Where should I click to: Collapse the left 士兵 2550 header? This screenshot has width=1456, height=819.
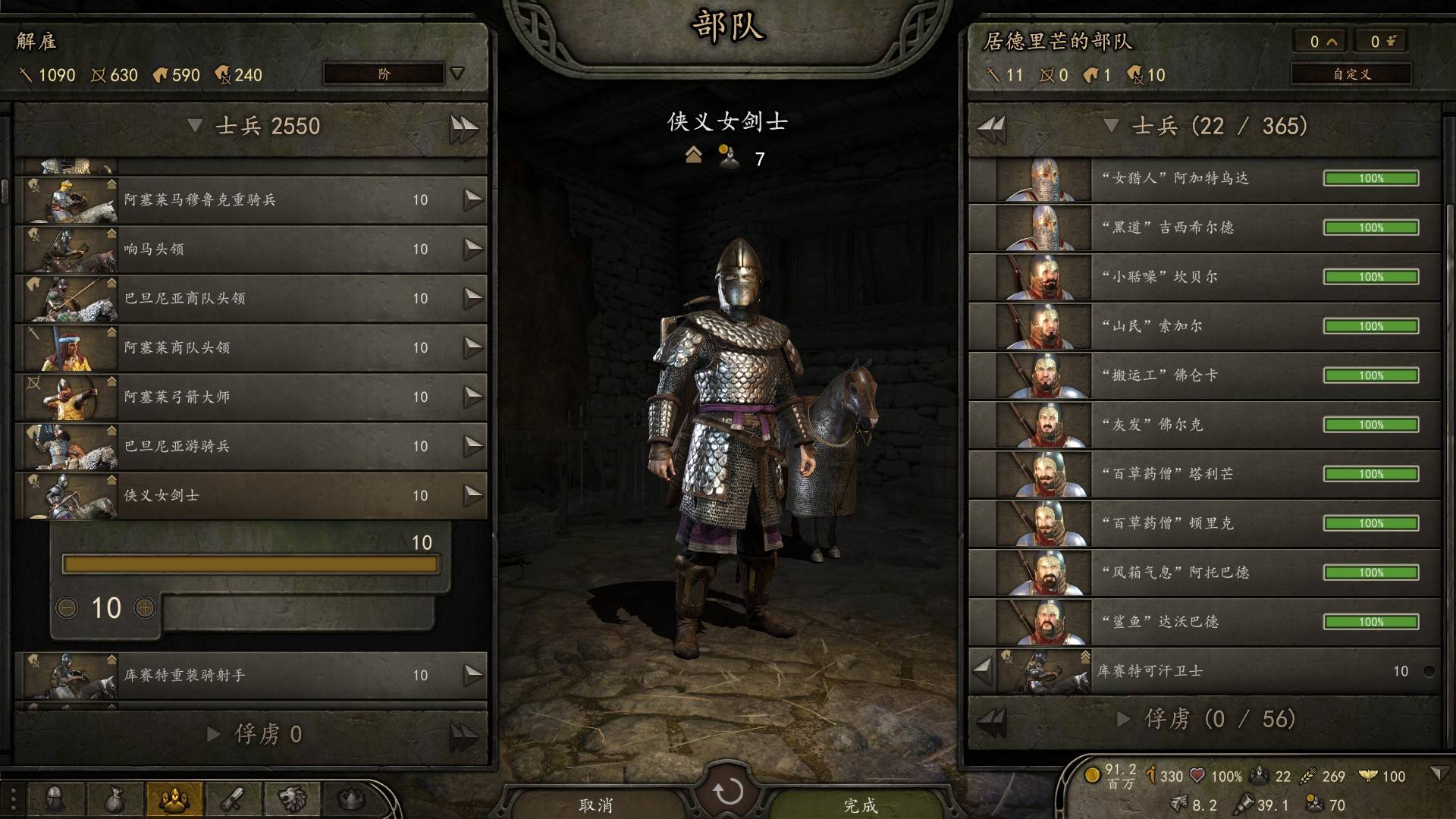pyautogui.click(x=195, y=126)
